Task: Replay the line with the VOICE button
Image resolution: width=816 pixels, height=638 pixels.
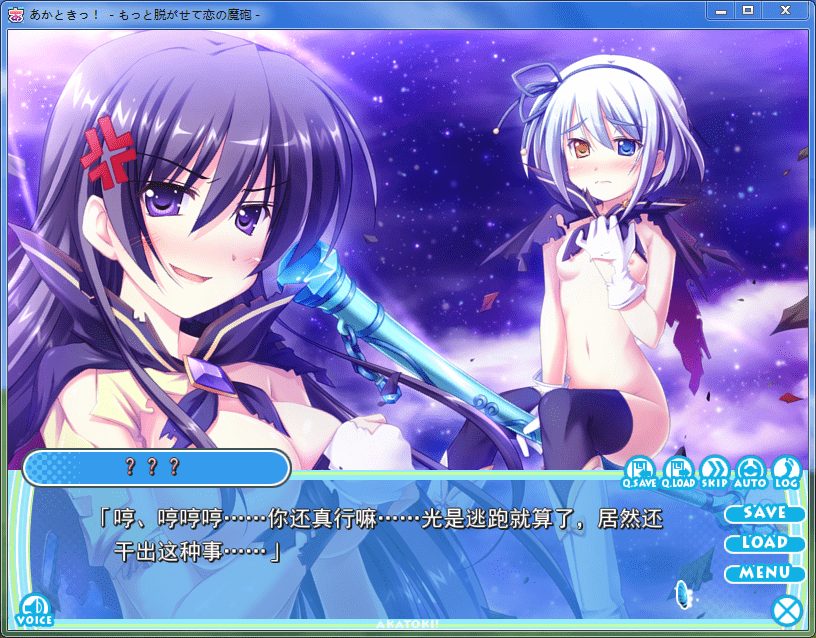Action: (x=35, y=609)
